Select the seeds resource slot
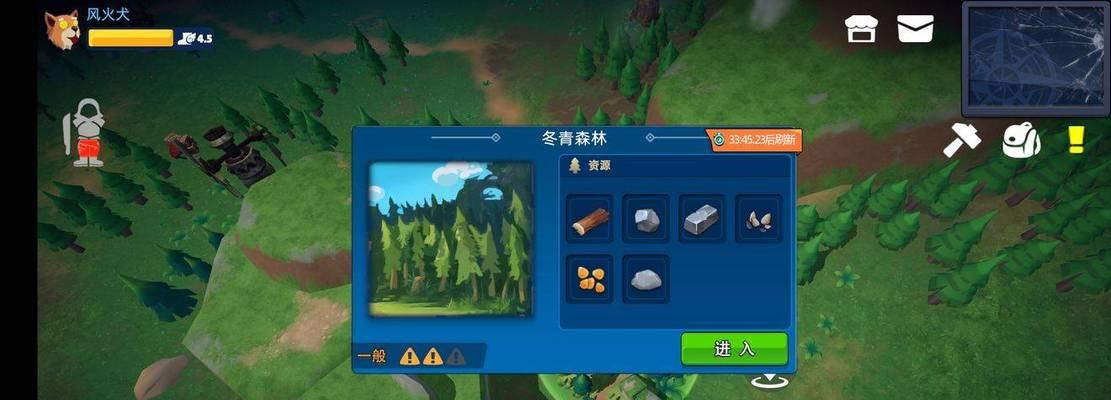1111x400 pixels. click(x=758, y=220)
